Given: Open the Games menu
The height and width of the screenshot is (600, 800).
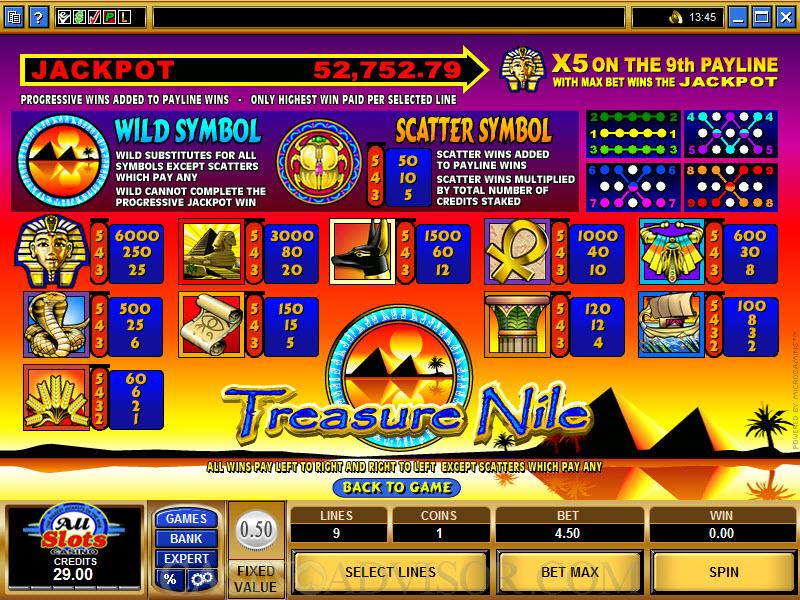Looking at the screenshot, I should click(186, 519).
